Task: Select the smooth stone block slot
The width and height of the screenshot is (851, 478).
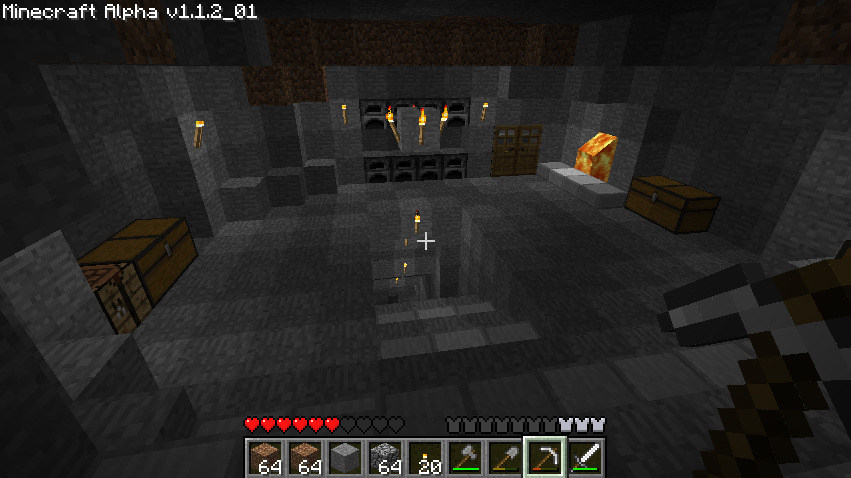Action: click(344, 458)
